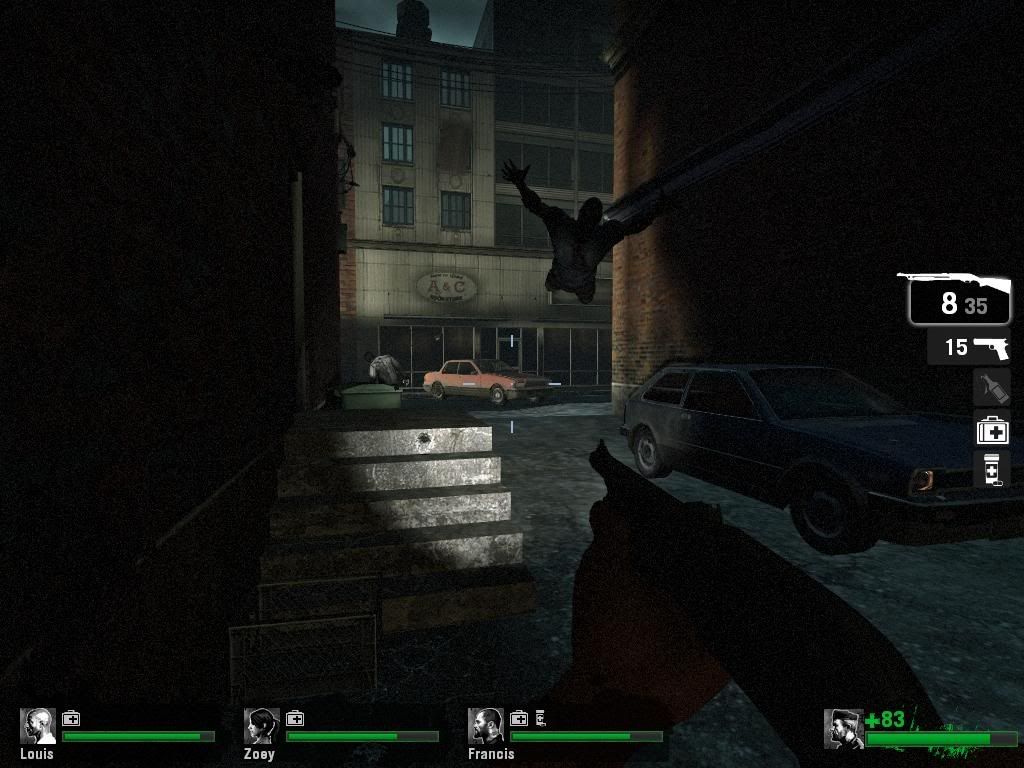Click the medkit icon beside Zoey's portrait

(x=295, y=718)
